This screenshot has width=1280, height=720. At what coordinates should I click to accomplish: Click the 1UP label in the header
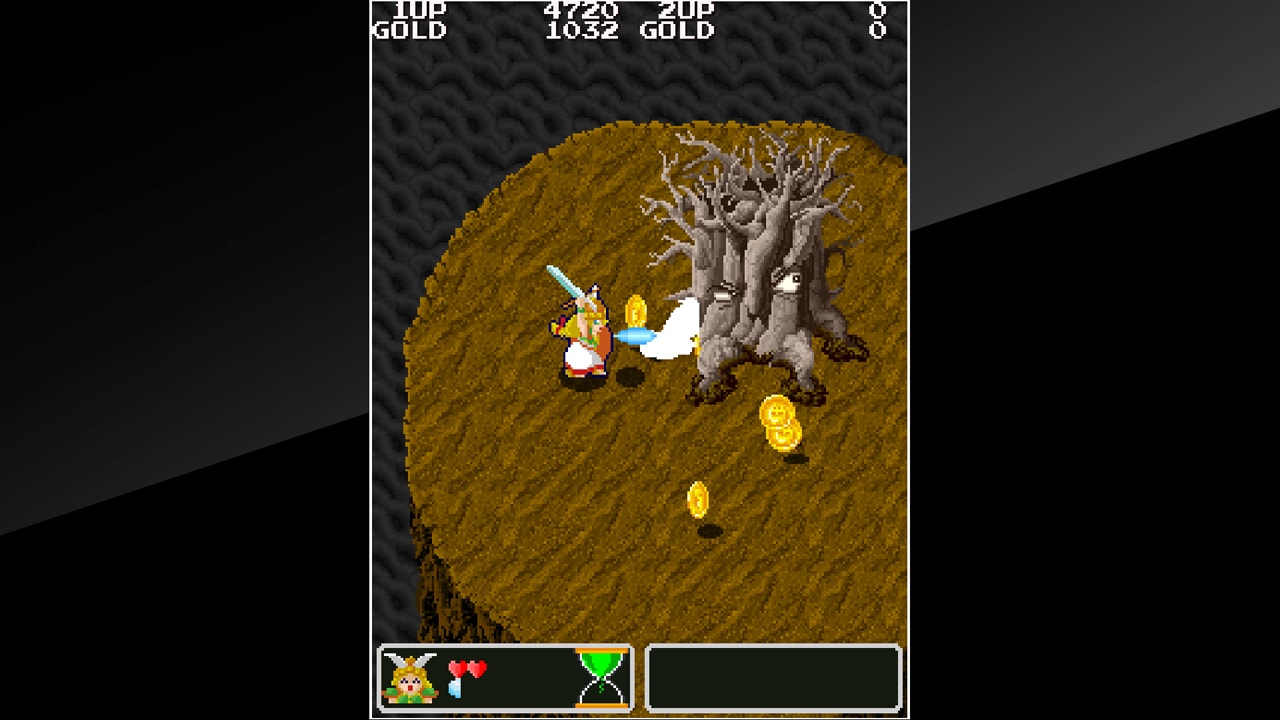(x=418, y=12)
